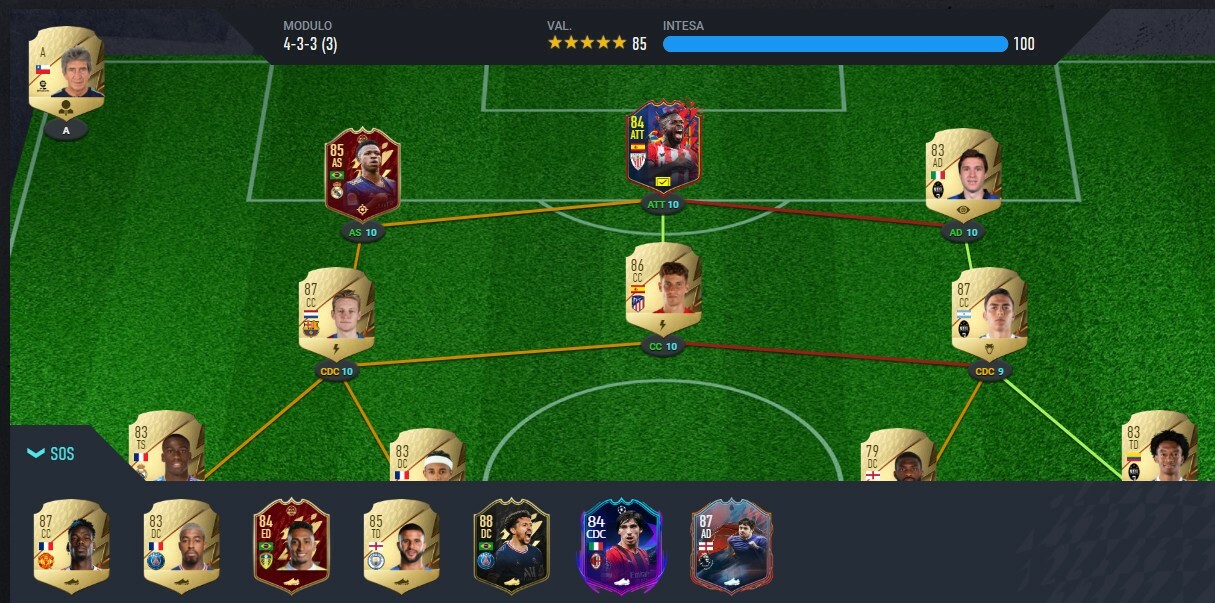This screenshot has width=1215, height=603.
Task: Select the 84 ATT striker card
Action: [x=663, y=147]
